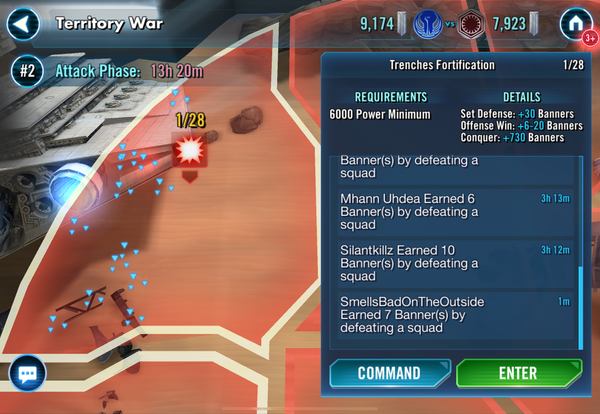The width and height of the screenshot is (600, 414).
Task: Enter the Trenches Fortification territory
Action: point(518,373)
